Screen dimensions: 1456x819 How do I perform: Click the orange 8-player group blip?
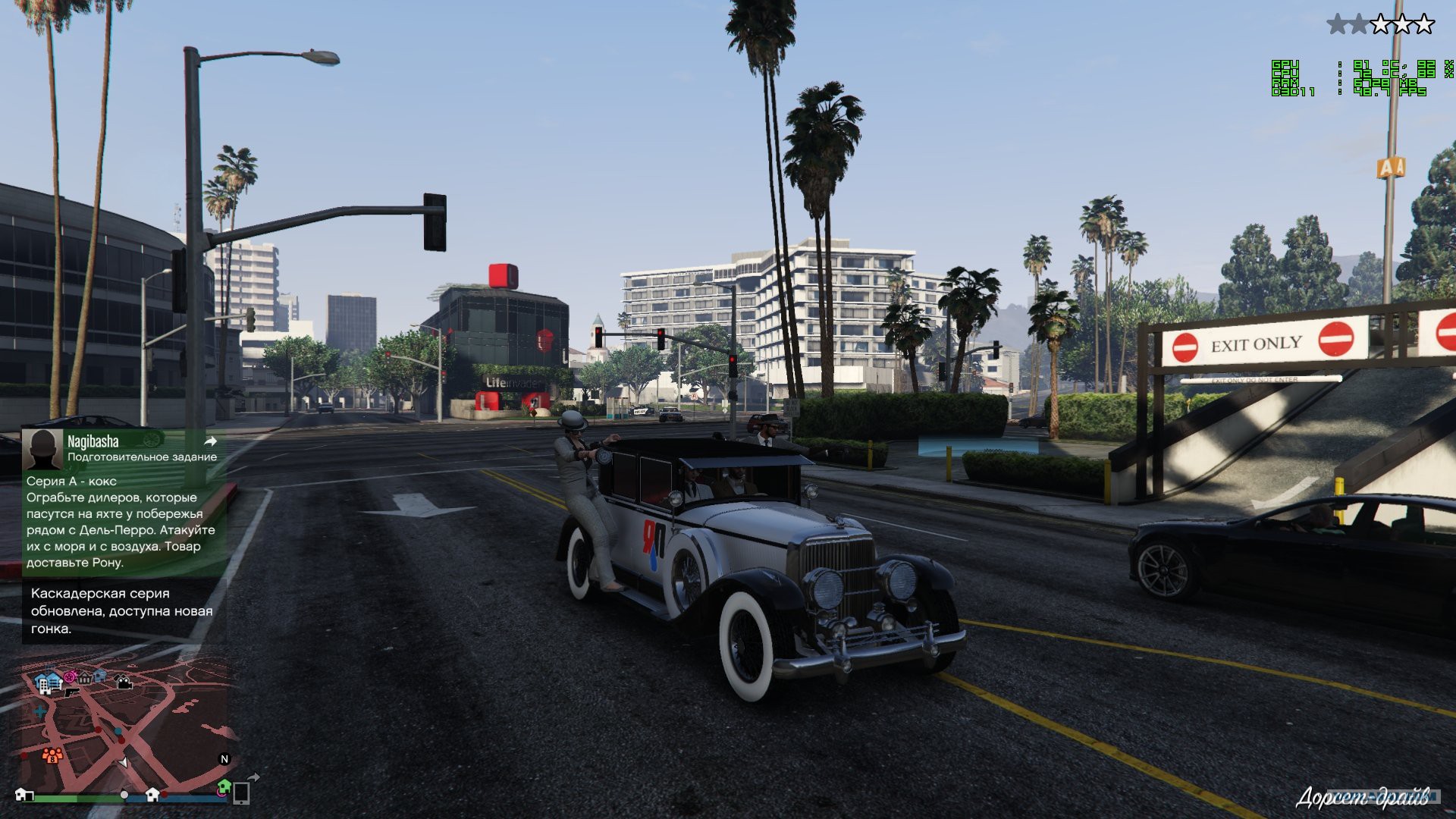tap(52, 755)
